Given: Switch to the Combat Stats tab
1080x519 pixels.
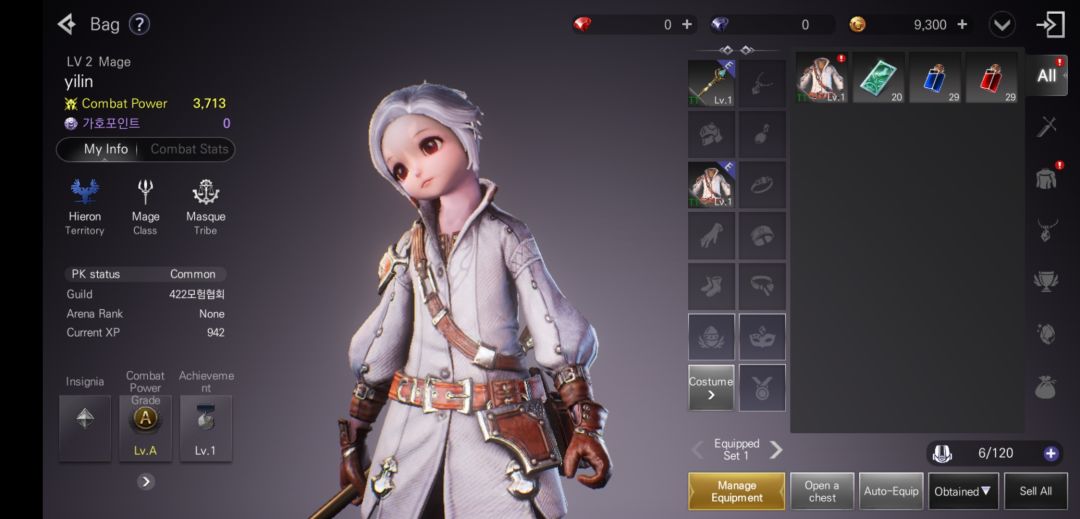Looking at the screenshot, I should click(x=189, y=149).
